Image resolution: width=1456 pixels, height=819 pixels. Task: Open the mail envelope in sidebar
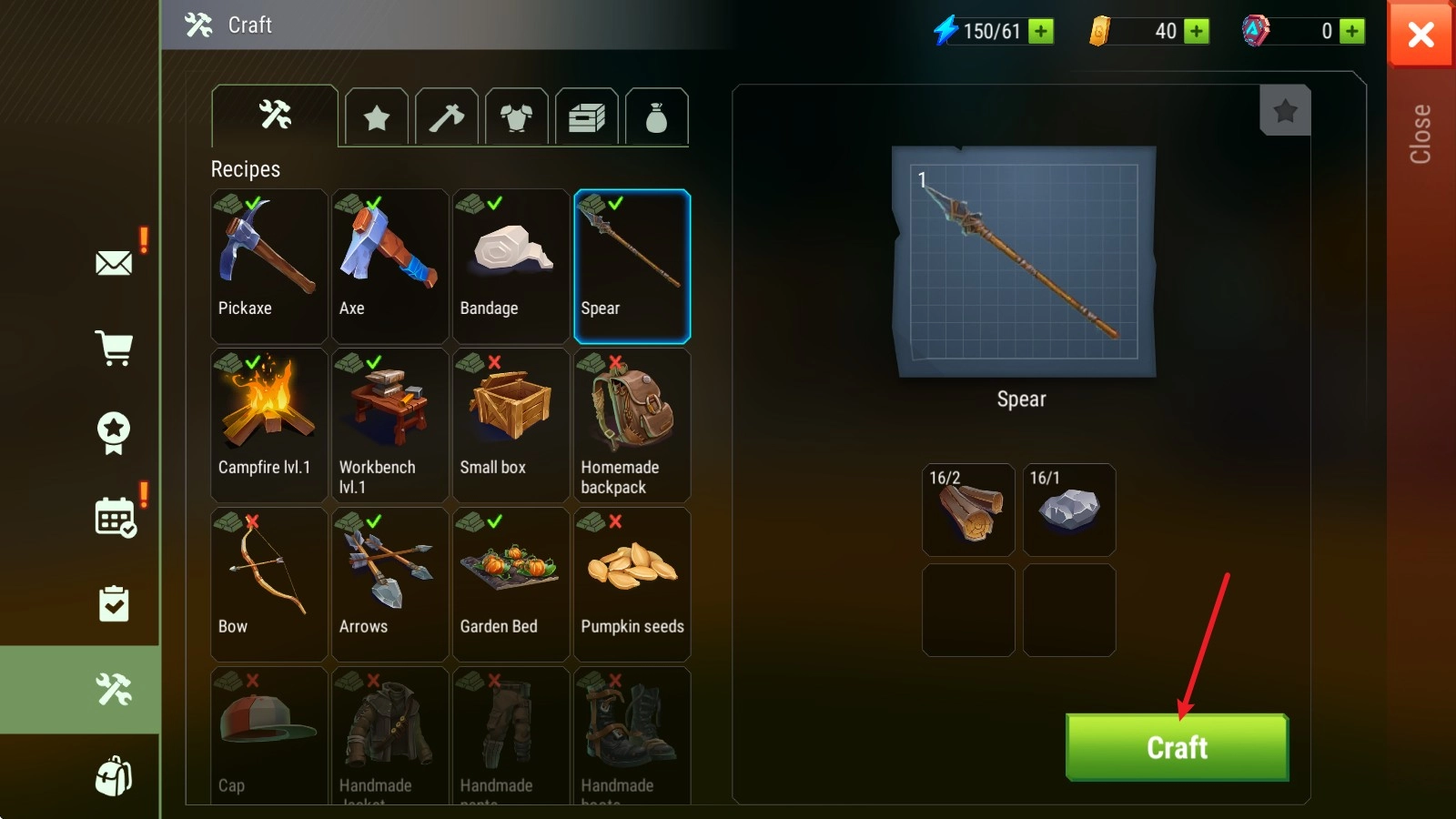click(x=114, y=264)
